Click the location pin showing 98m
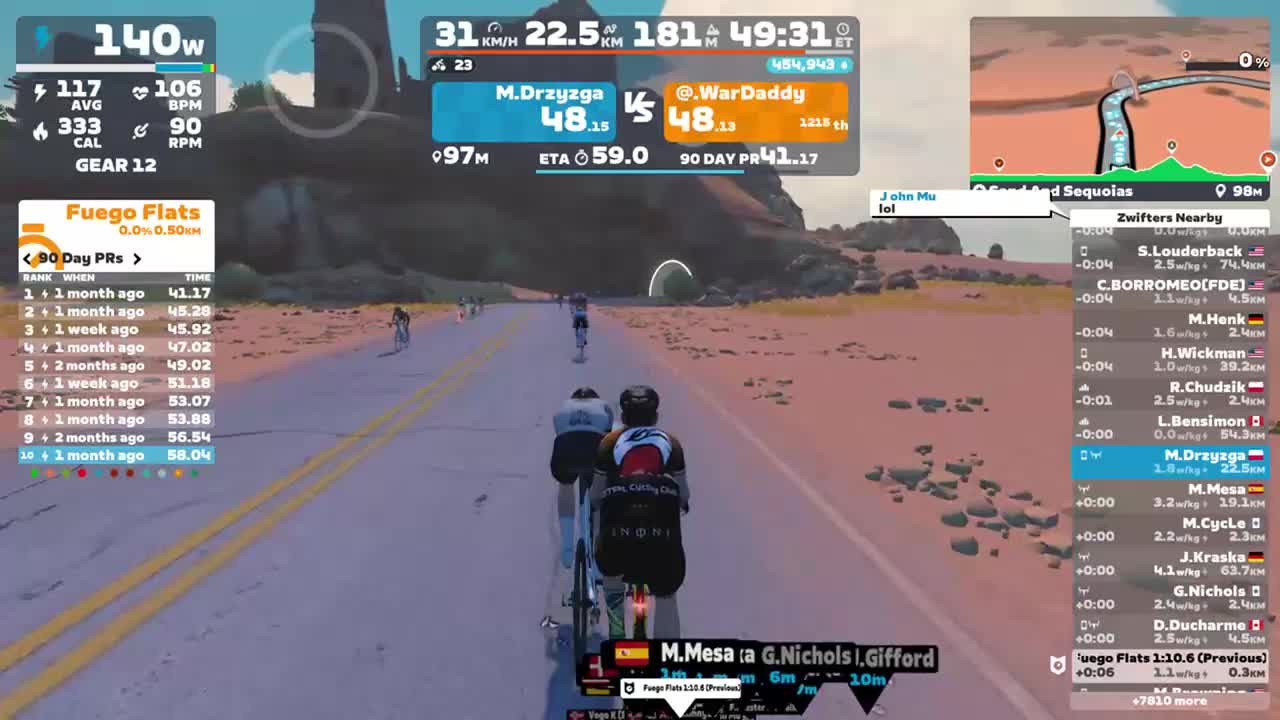The image size is (1280, 720). (x=1219, y=191)
